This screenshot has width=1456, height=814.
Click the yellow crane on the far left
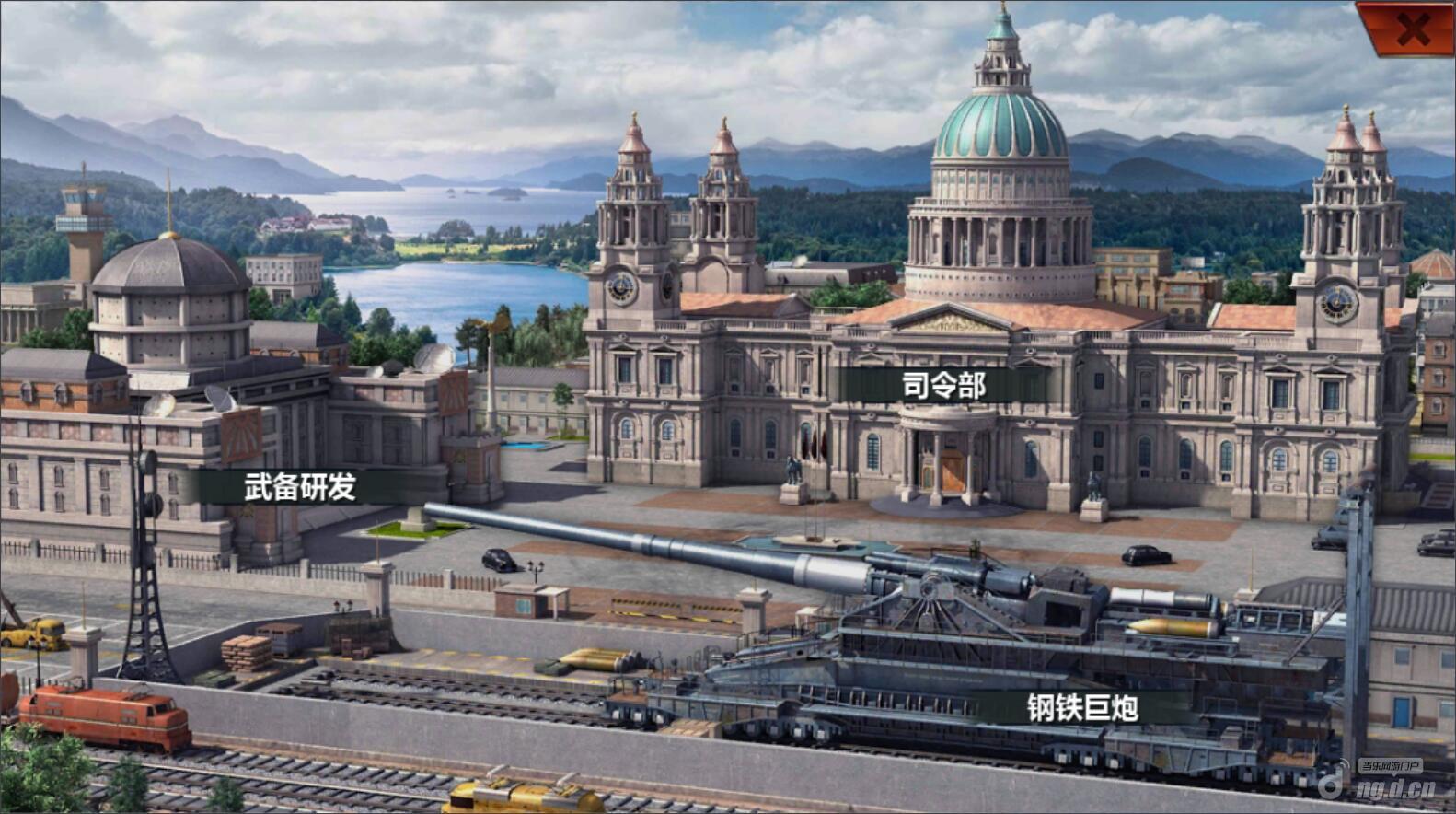pyautogui.click(x=28, y=635)
